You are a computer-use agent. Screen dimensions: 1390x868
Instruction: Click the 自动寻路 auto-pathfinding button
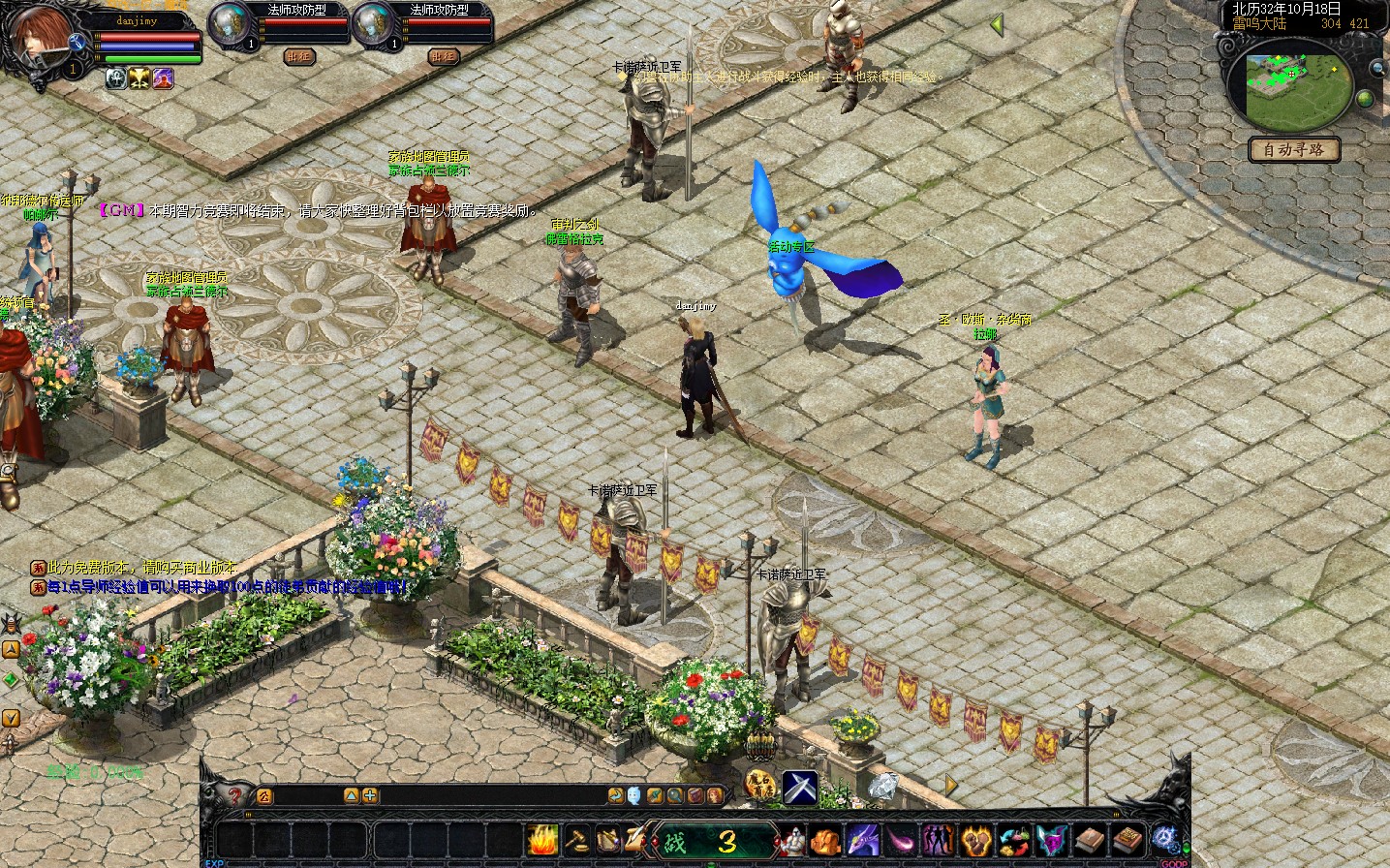pyautogui.click(x=1294, y=150)
